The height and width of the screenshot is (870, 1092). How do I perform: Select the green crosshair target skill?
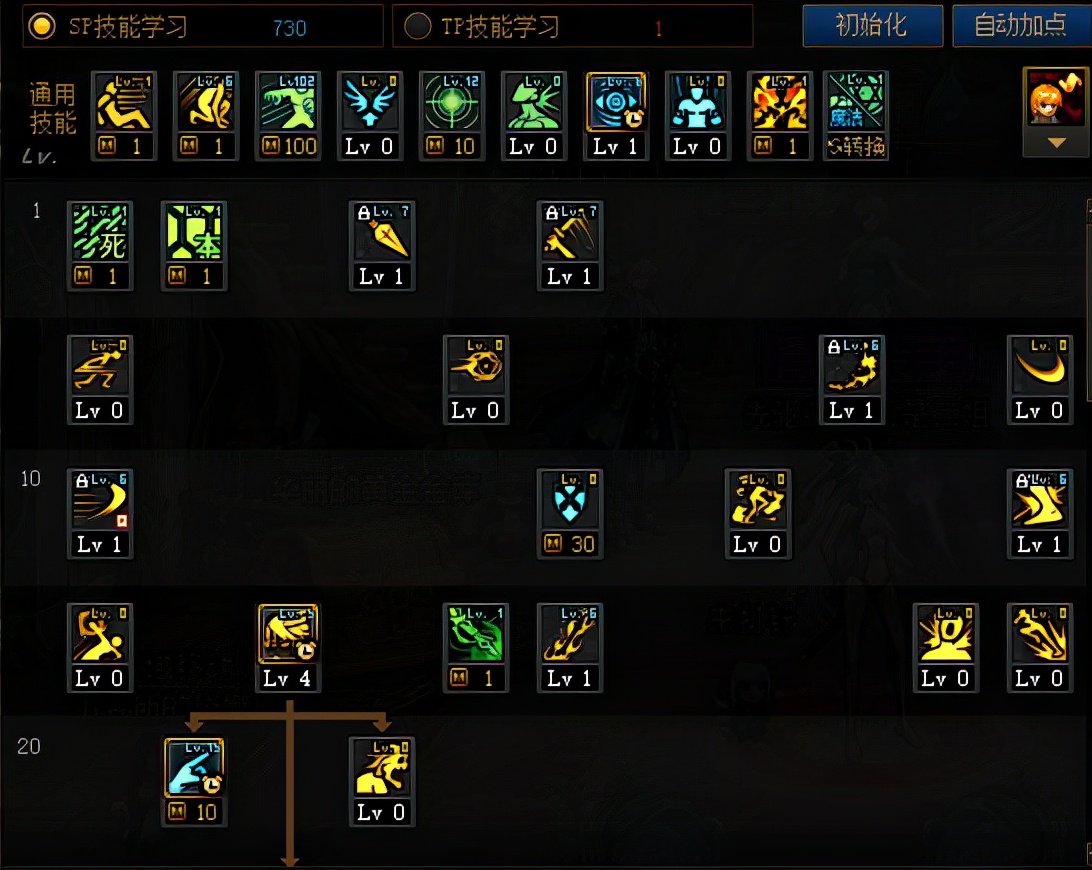(452, 105)
